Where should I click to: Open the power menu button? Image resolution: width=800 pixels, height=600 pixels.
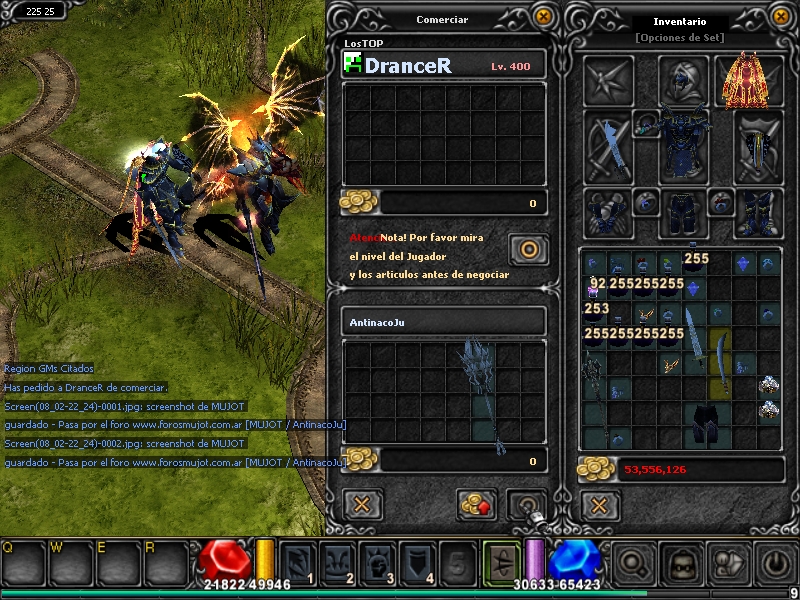pyautogui.click(x=775, y=564)
